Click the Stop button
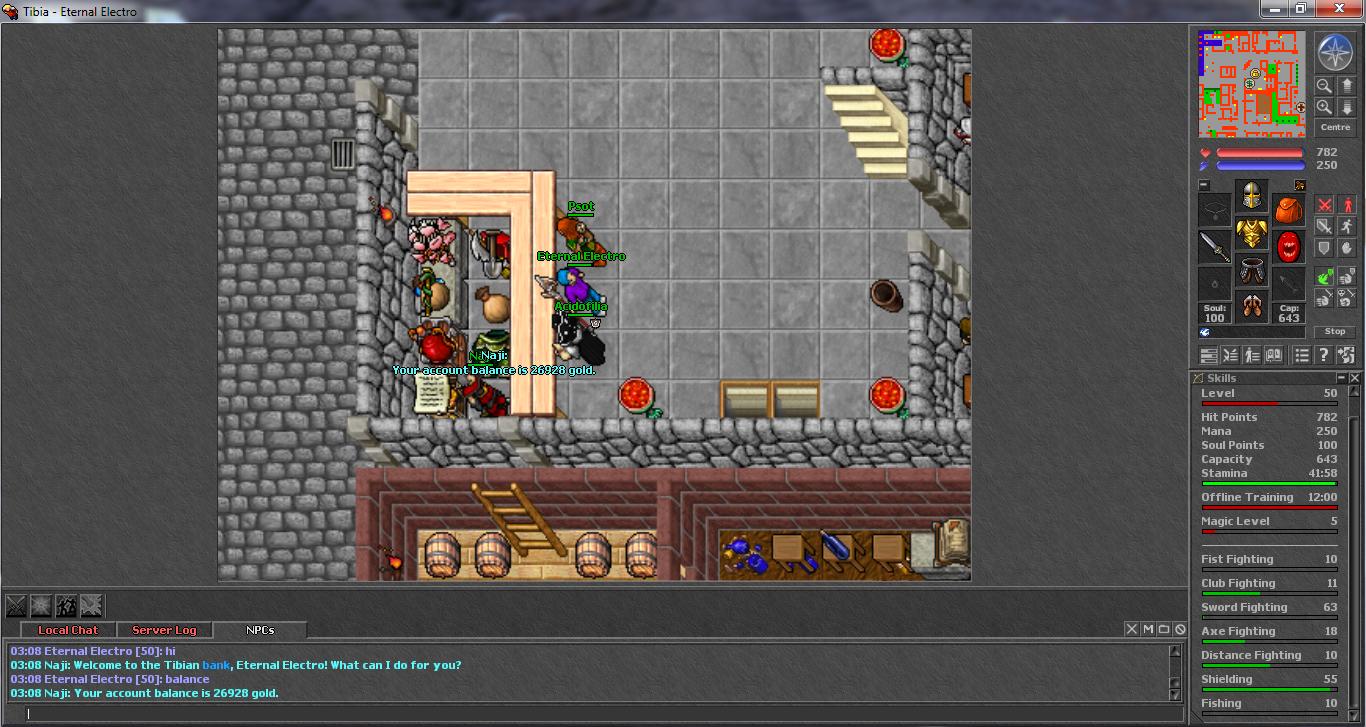This screenshot has height=727, width=1366. [x=1335, y=331]
